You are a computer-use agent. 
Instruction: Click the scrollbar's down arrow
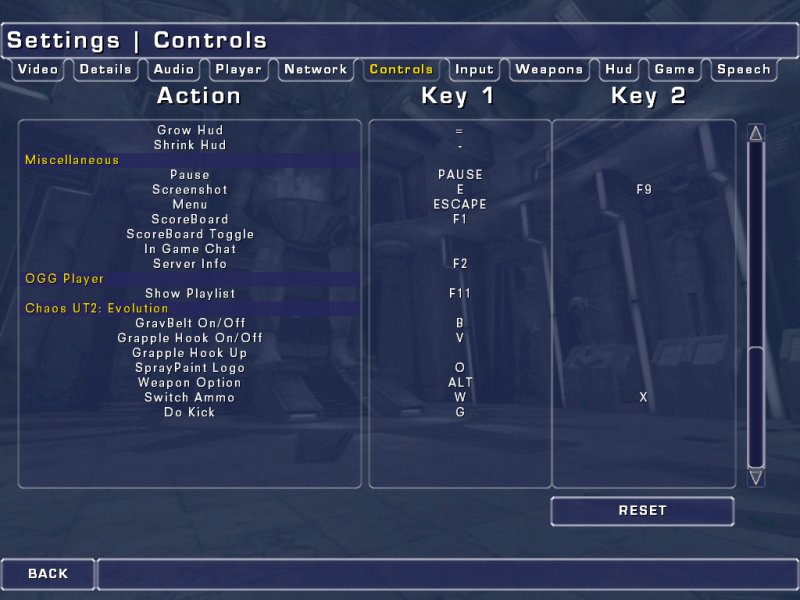pyautogui.click(x=756, y=478)
